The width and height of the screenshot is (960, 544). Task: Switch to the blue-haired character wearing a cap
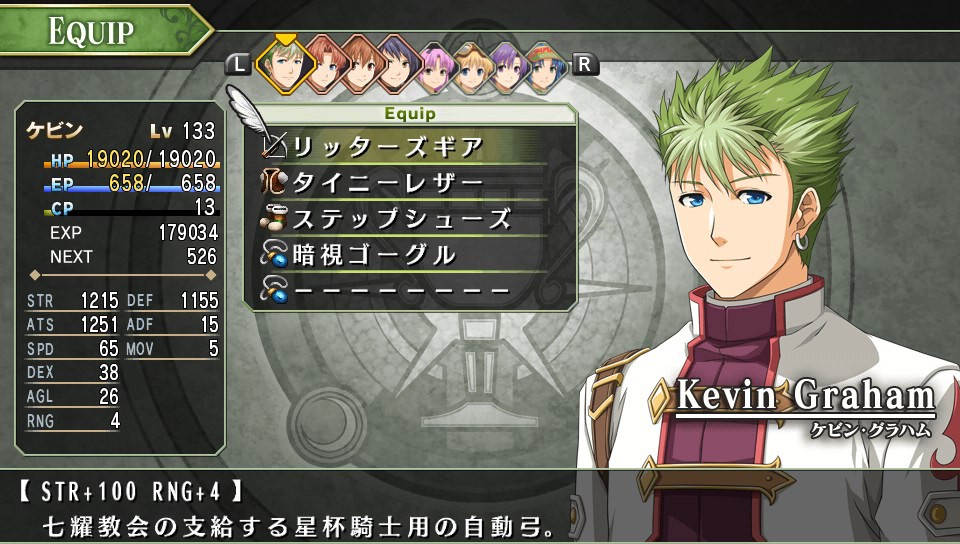pyautogui.click(x=547, y=65)
